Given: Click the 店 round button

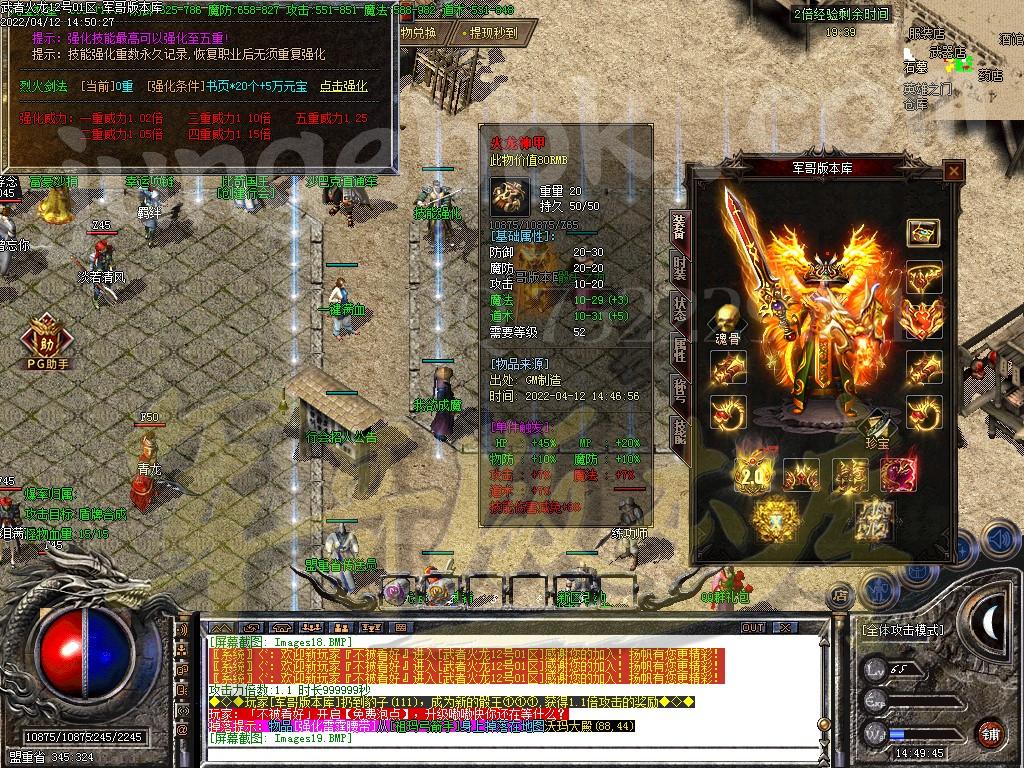Looking at the screenshot, I should [x=840, y=597].
